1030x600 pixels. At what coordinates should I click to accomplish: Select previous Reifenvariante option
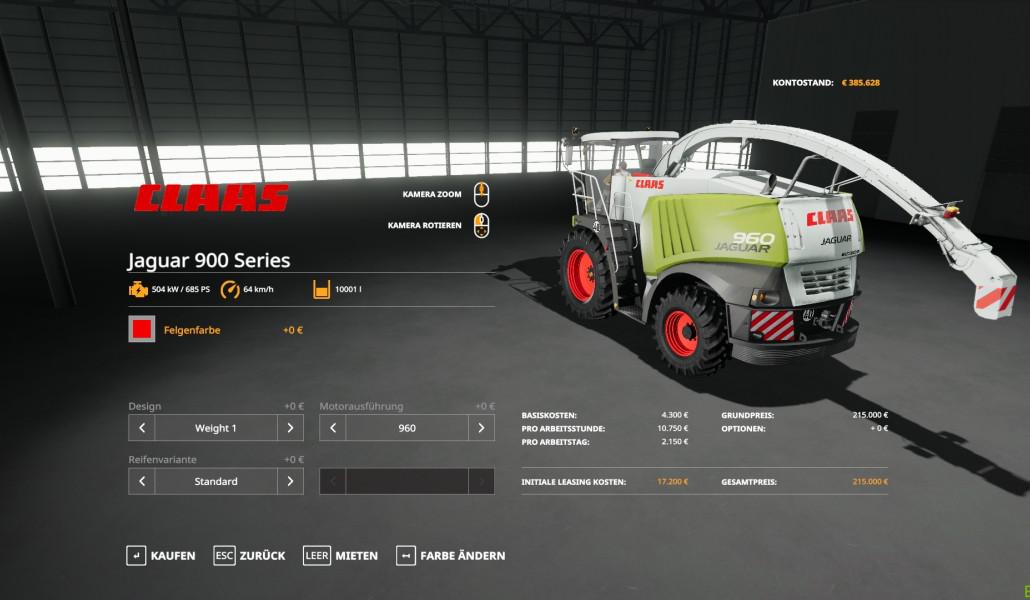142,481
